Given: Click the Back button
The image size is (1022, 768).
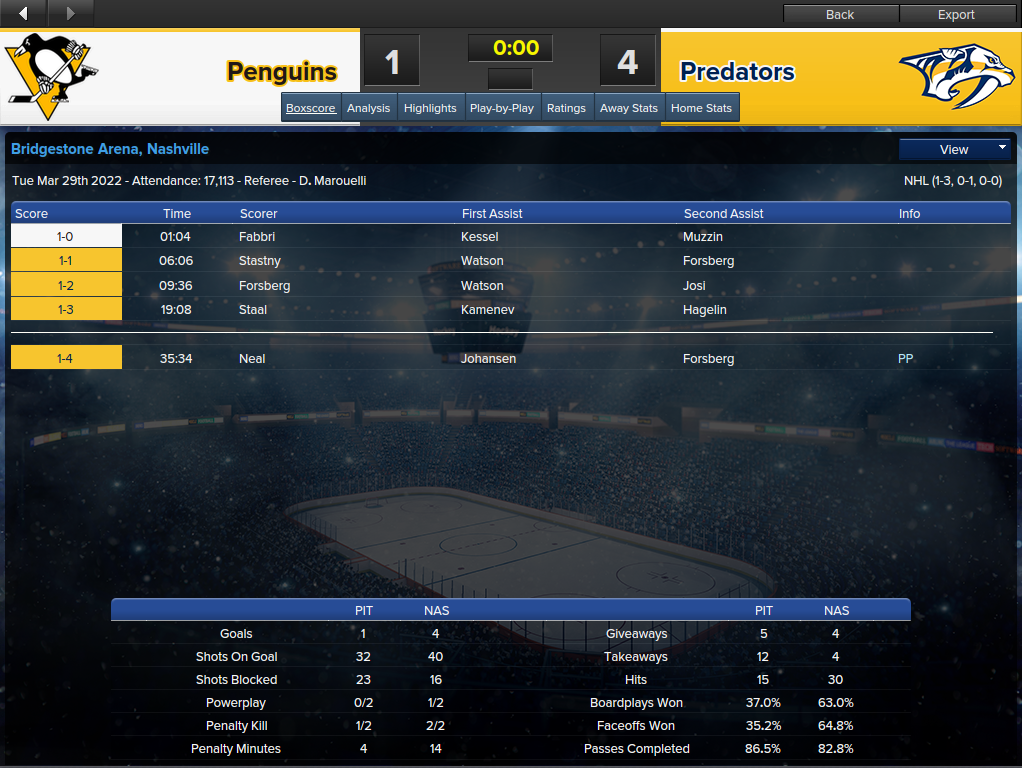Looking at the screenshot, I should 840,14.
